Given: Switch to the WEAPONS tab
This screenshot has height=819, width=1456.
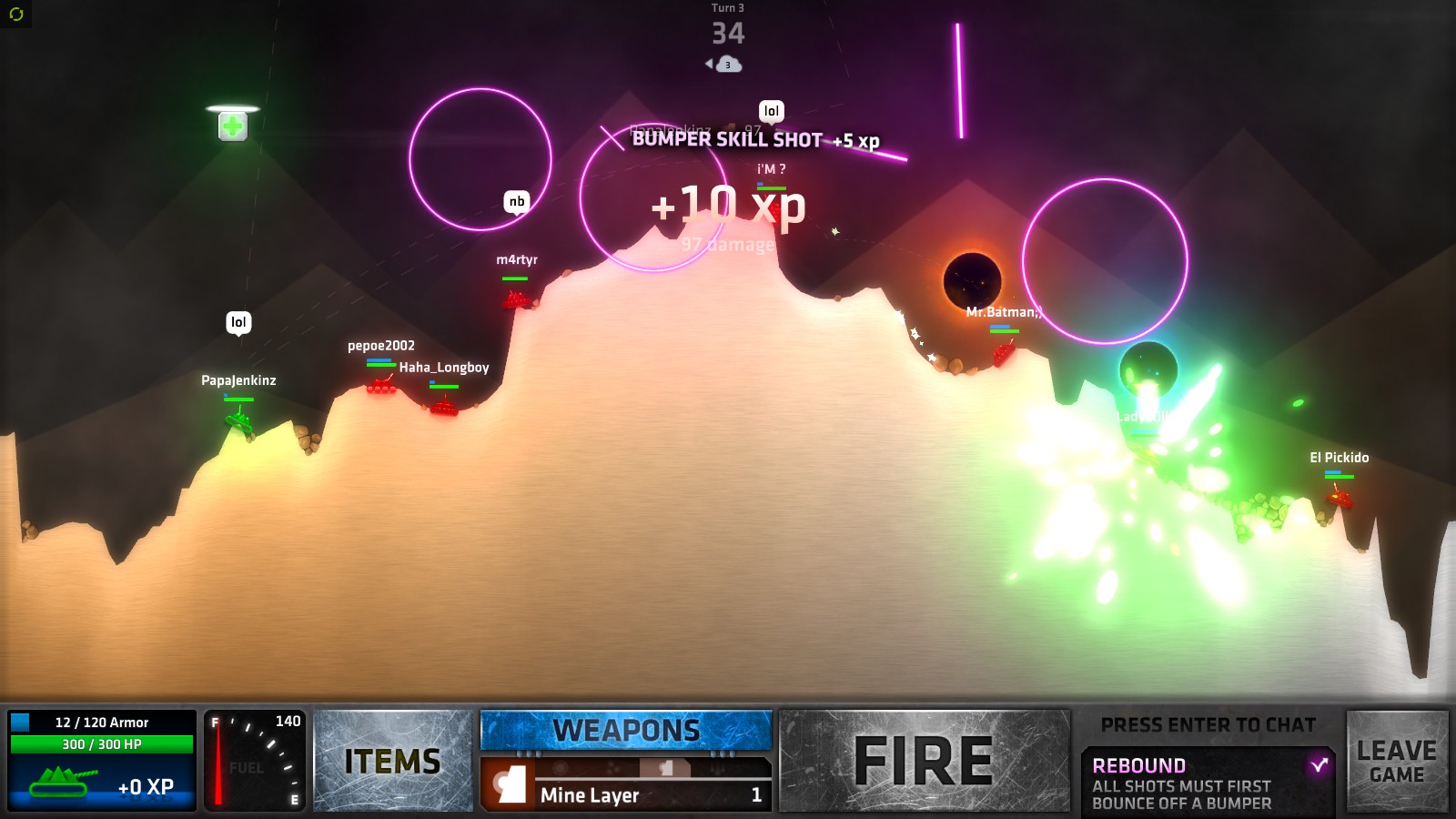Looking at the screenshot, I should click(x=626, y=730).
